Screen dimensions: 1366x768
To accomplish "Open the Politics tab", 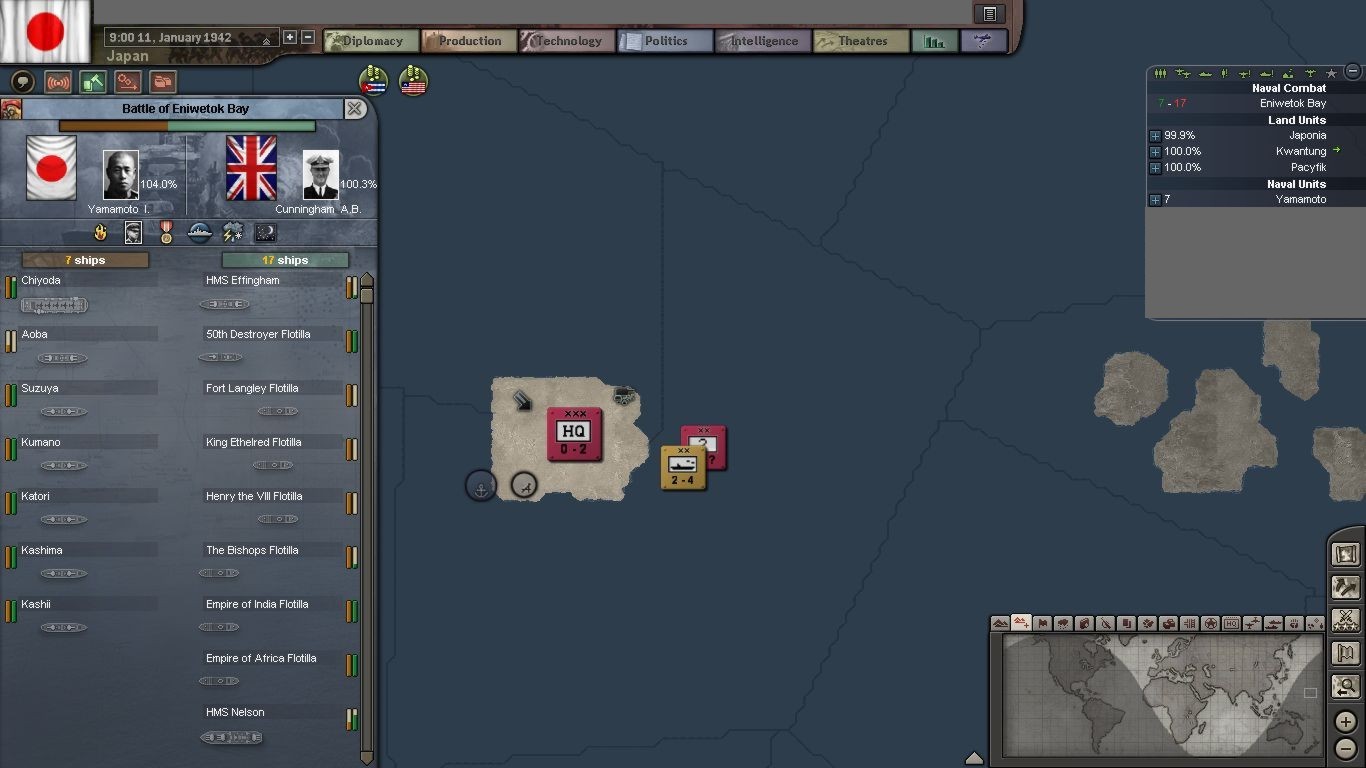I will 664,41.
